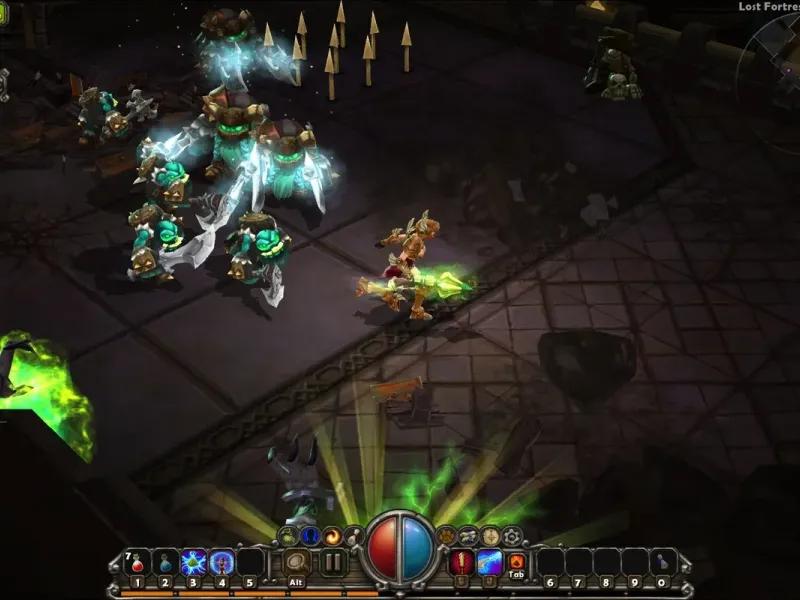Open the blue character silhouette panel
The image size is (800, 600).
point(309,536)
